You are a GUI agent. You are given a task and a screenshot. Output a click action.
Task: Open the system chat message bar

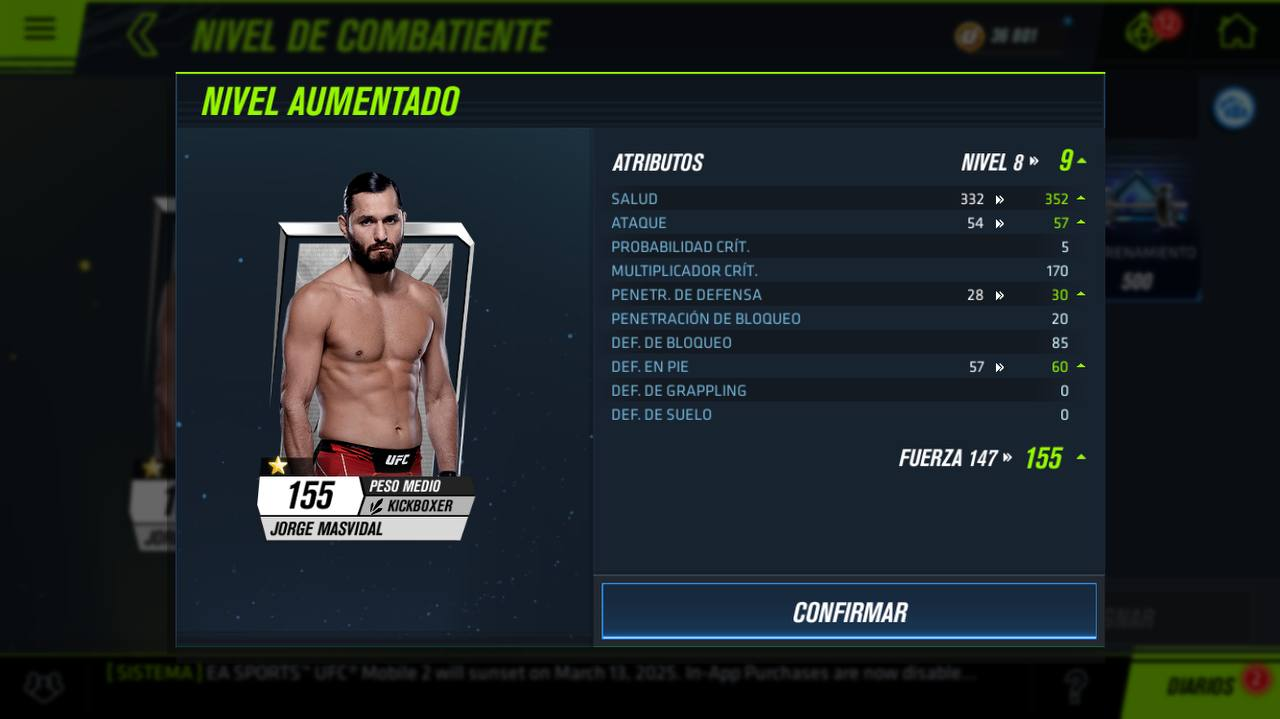click(540, 674)
